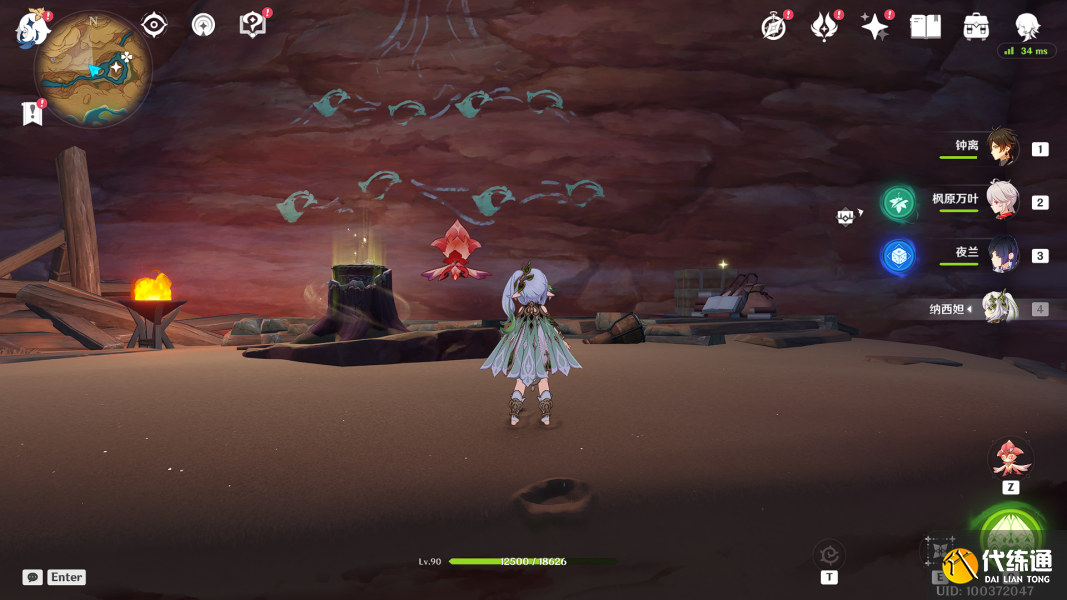This screenshot has height=600, width=1067.
Task: Activate the eye-shaped elemental sight icon
Action: click(x=154, y=24)
